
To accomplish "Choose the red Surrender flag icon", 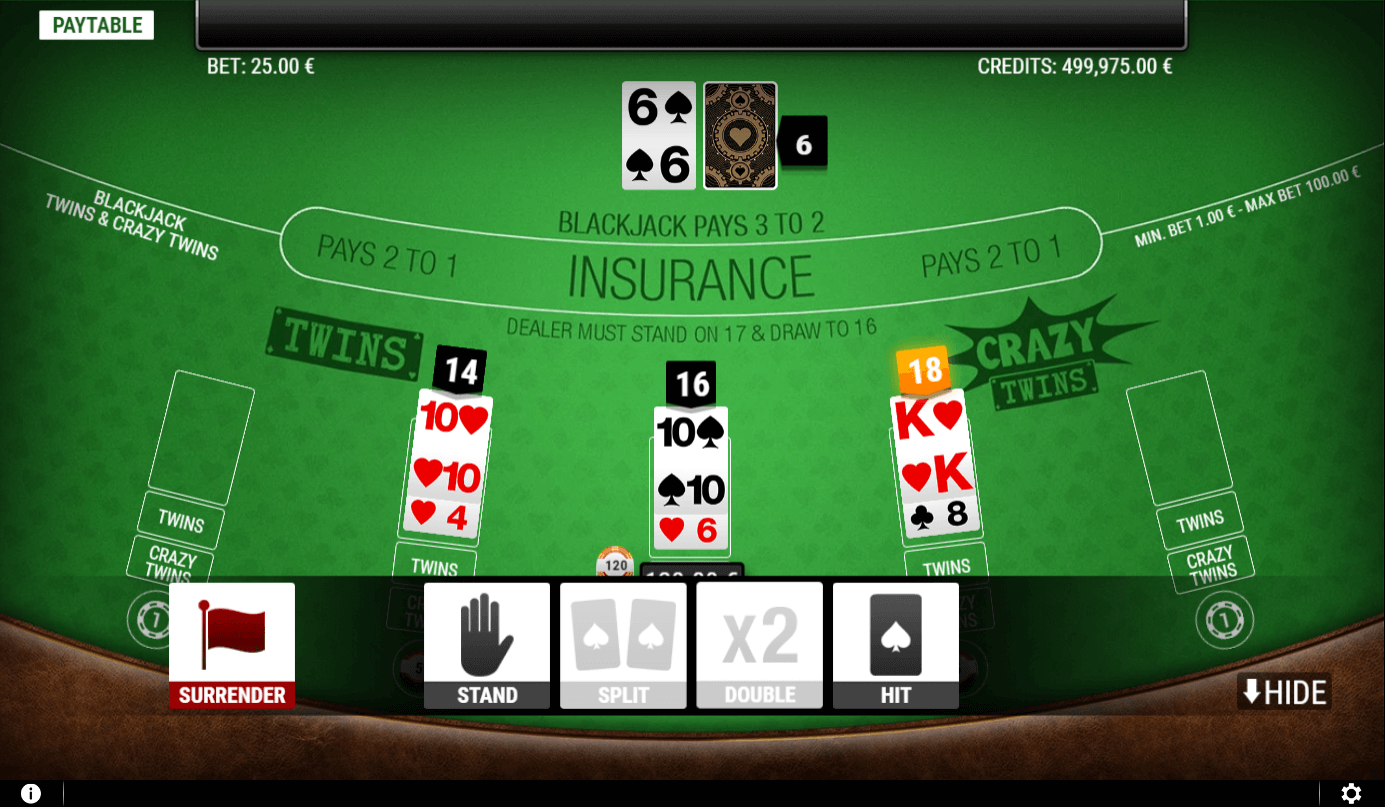I will pyautogui.click(x=231, y=630).
